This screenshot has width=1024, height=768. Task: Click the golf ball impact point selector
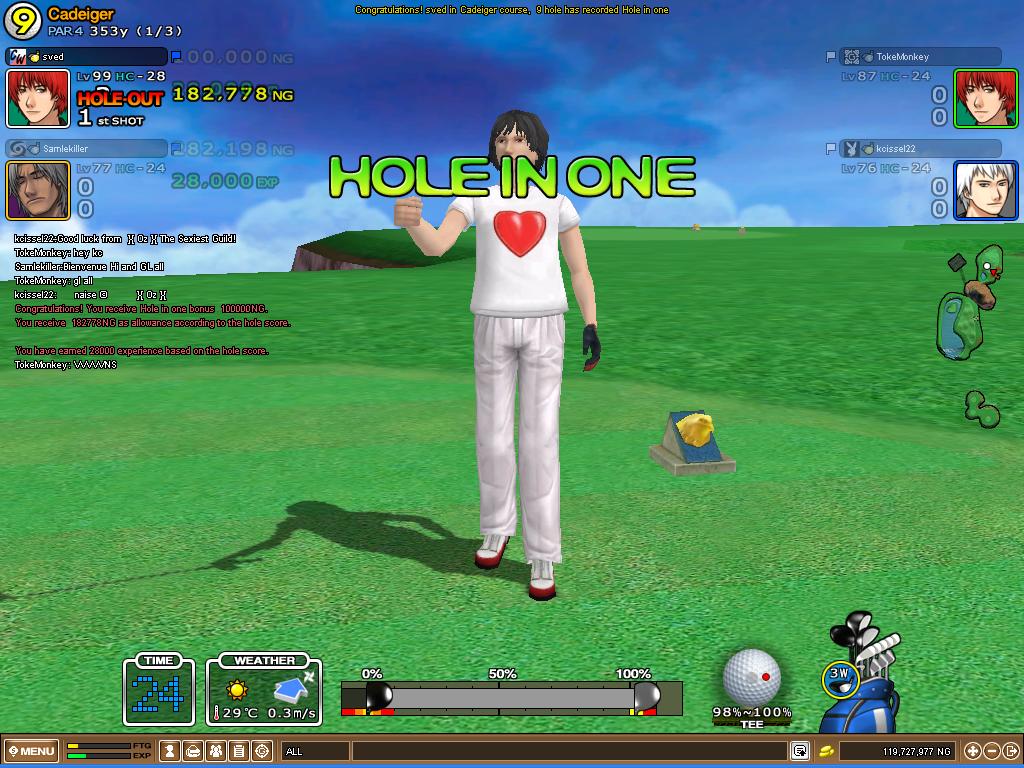[x=751, y=676]
